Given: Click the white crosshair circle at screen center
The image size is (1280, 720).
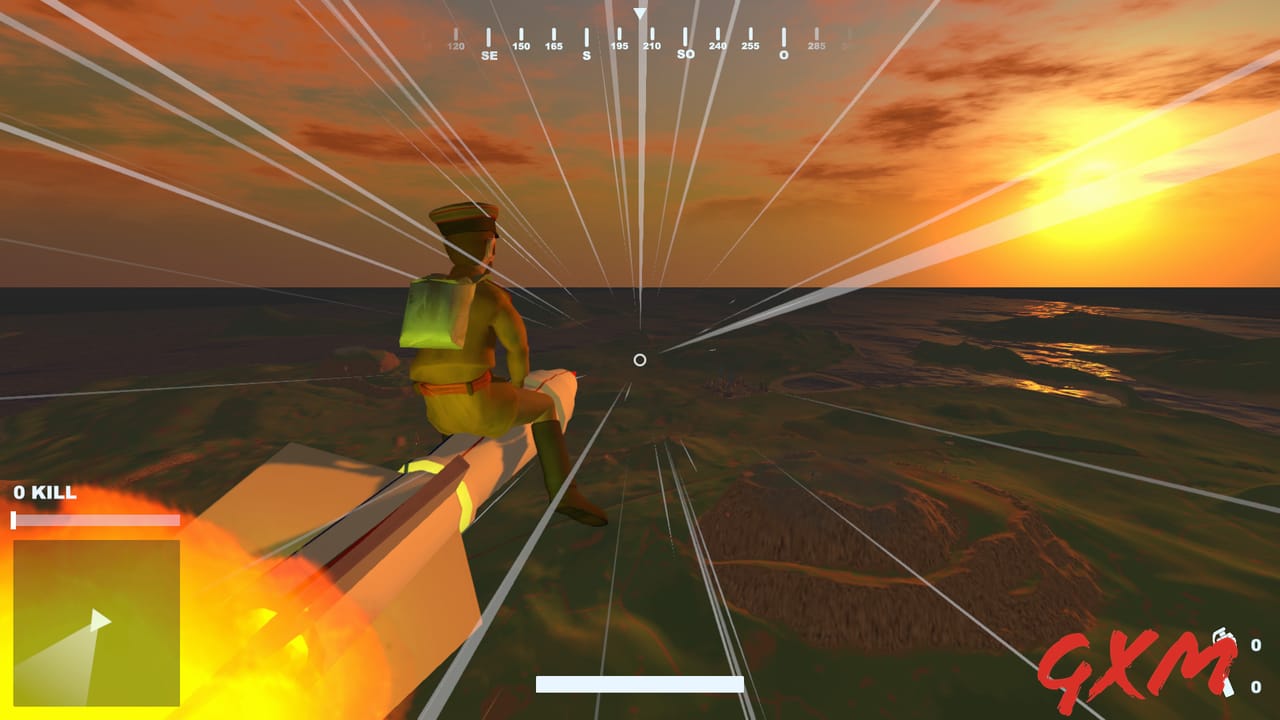Looking at the screenshot, I should pyautogui.click(x=640, y=360).
